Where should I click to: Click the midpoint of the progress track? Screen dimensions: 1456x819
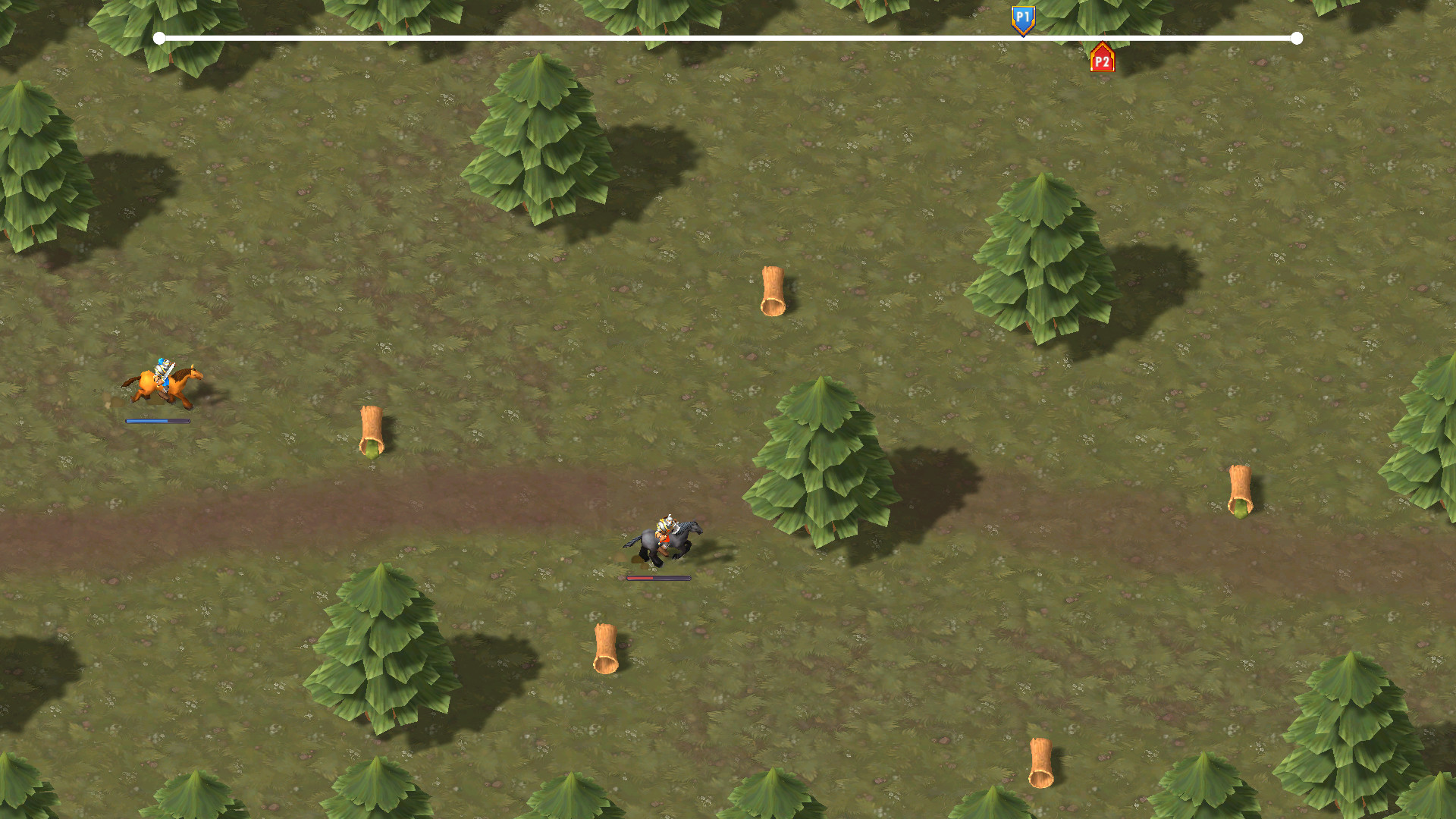pos(728,37)
